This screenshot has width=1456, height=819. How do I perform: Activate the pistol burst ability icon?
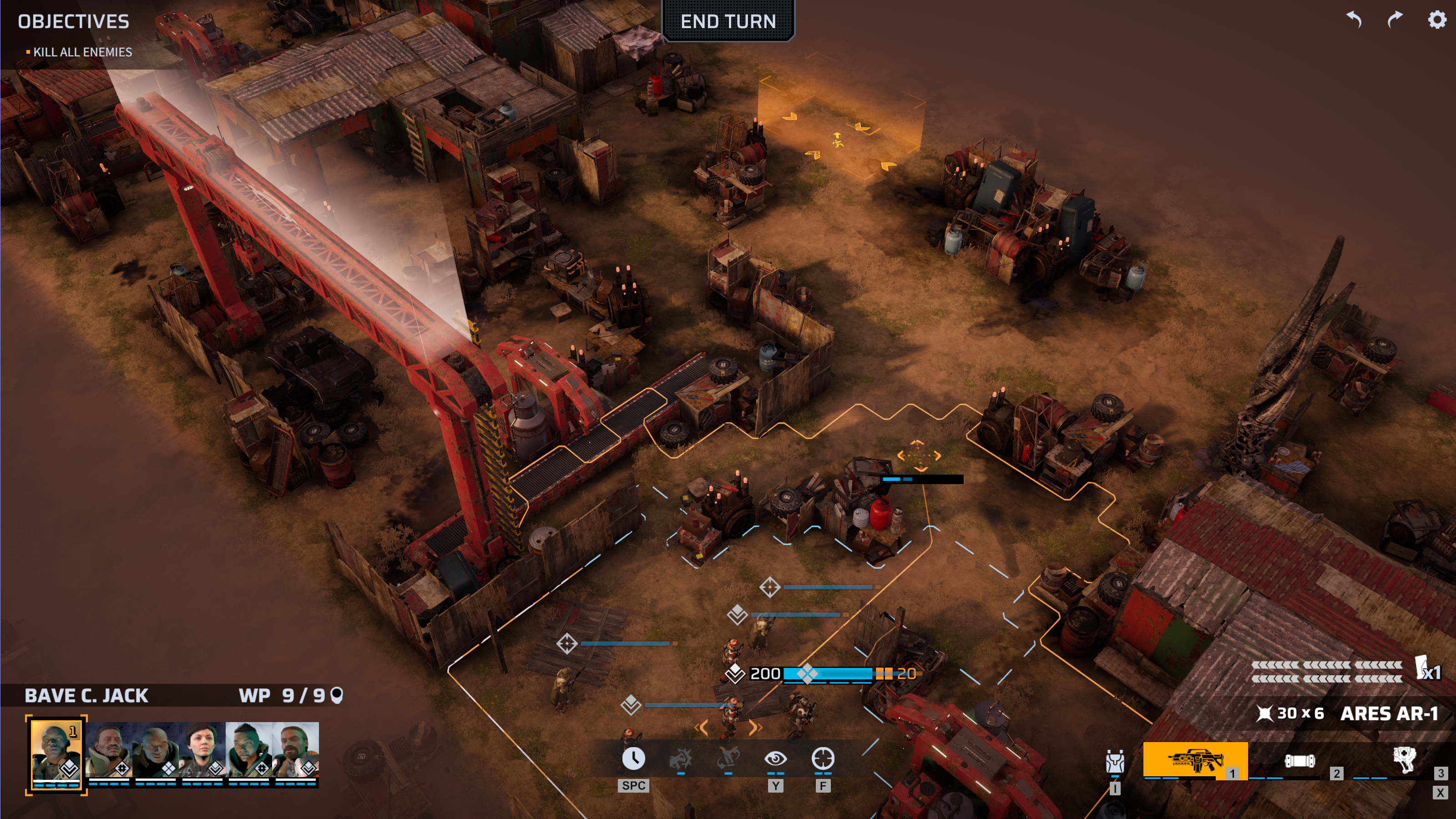coord(681,759)
